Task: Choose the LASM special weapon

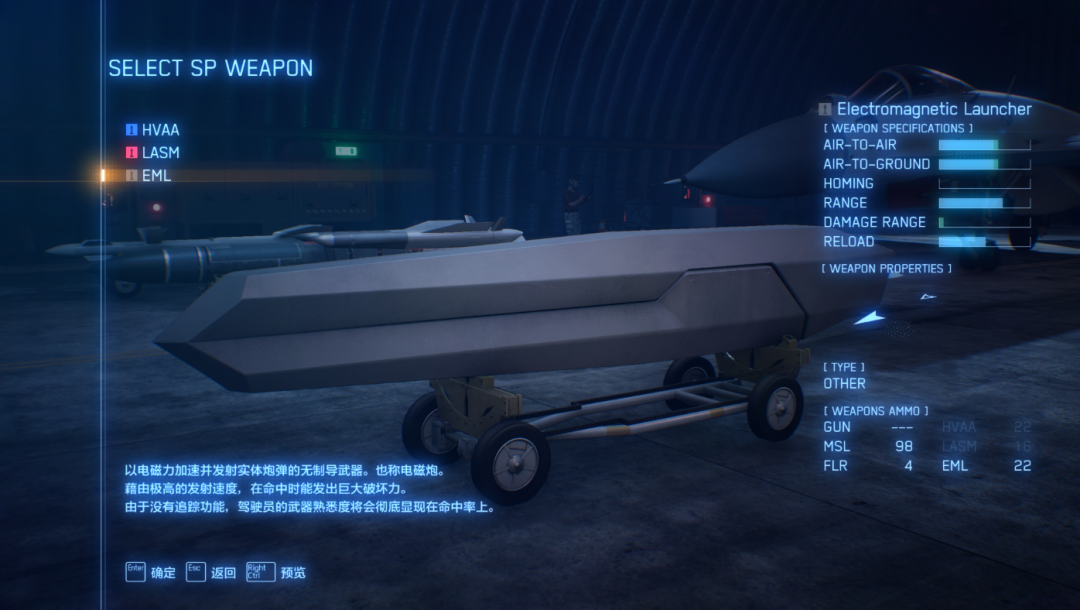Action: click(160, 153)
